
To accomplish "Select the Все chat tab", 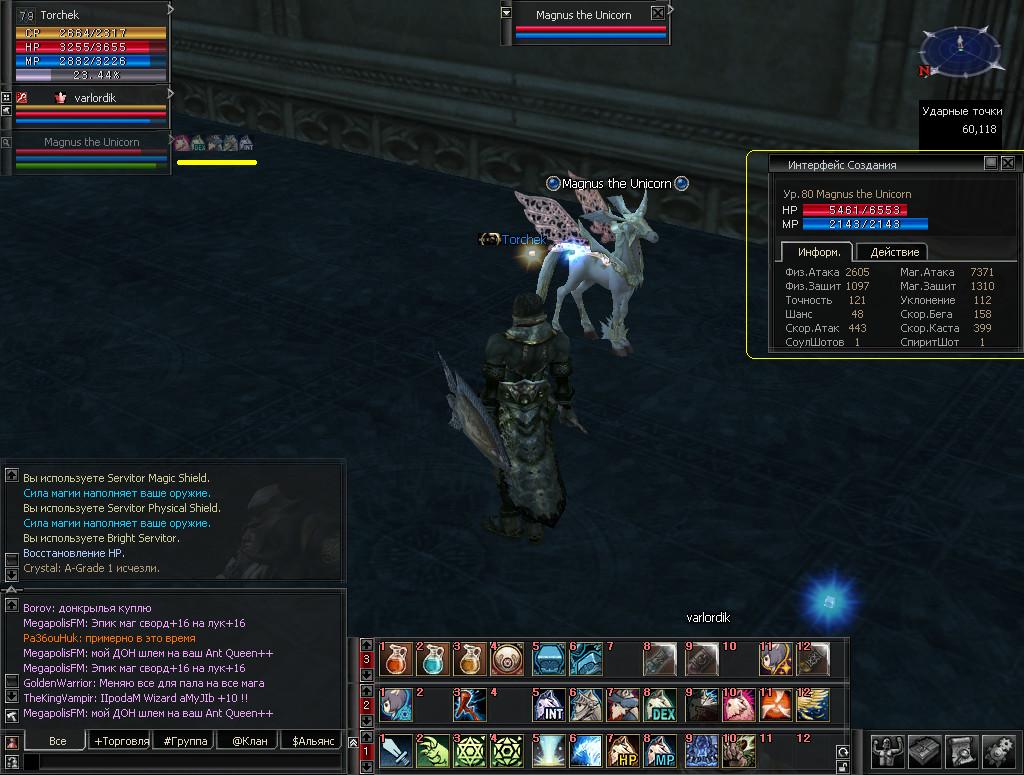I will click(58, 741).
